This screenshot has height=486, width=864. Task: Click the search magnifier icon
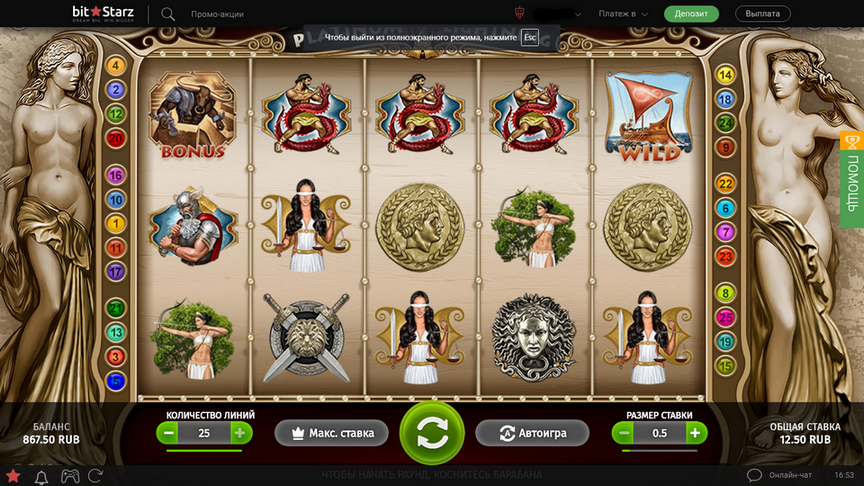tap(167, 14)
